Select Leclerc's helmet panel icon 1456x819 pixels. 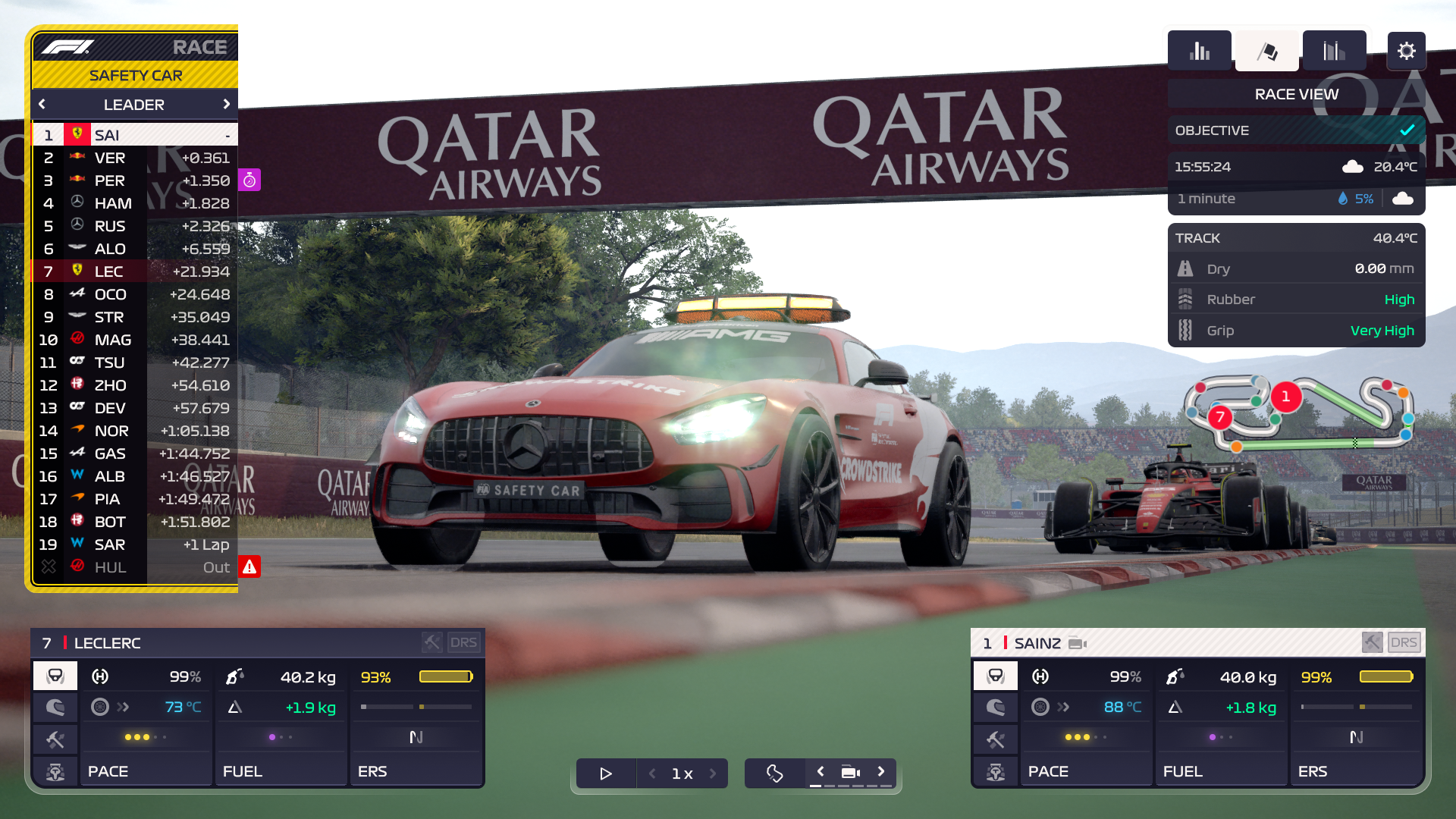pos(55,708)
